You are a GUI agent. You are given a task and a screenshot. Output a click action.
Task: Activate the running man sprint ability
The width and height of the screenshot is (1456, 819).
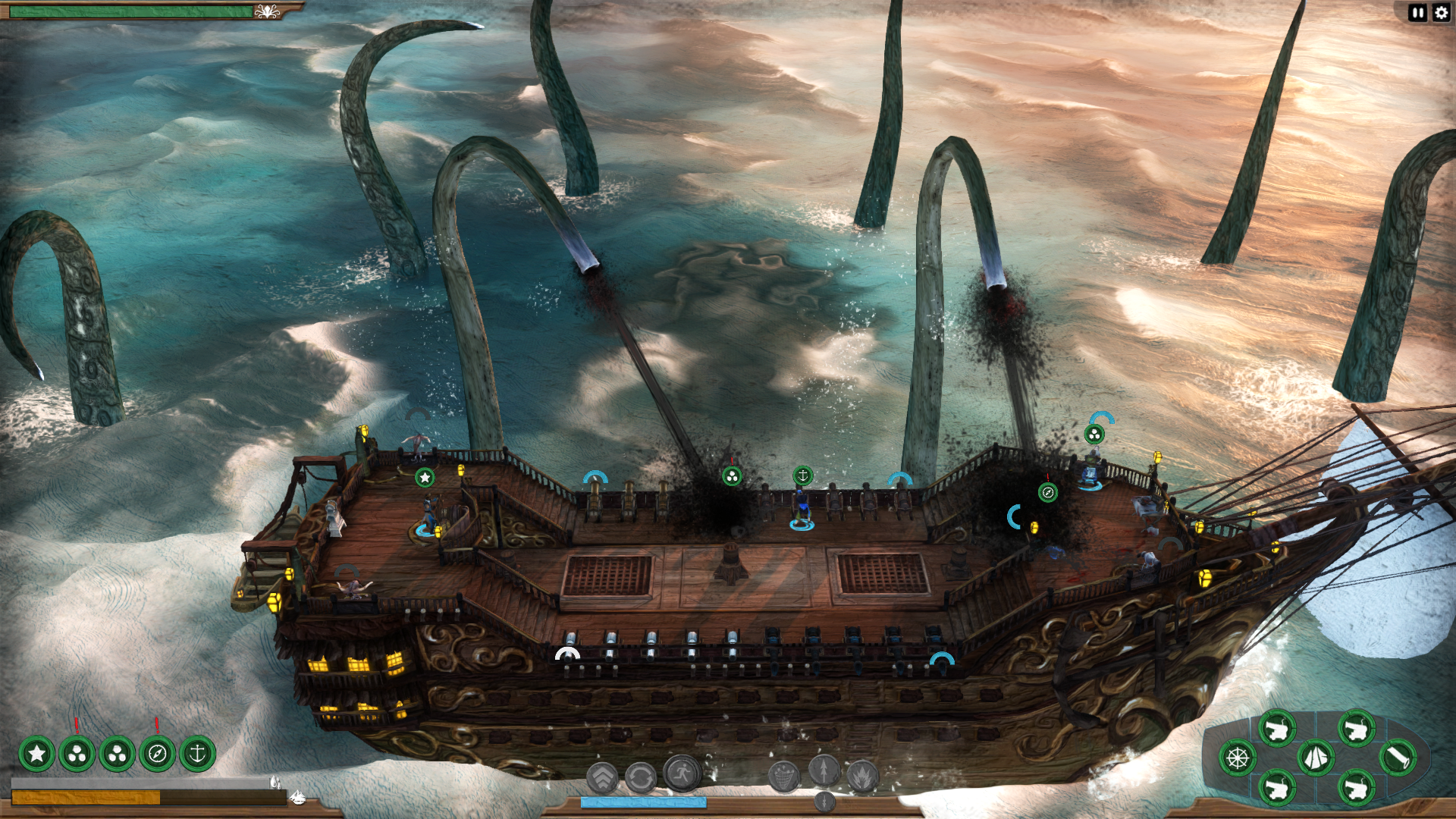coord(682,773)
